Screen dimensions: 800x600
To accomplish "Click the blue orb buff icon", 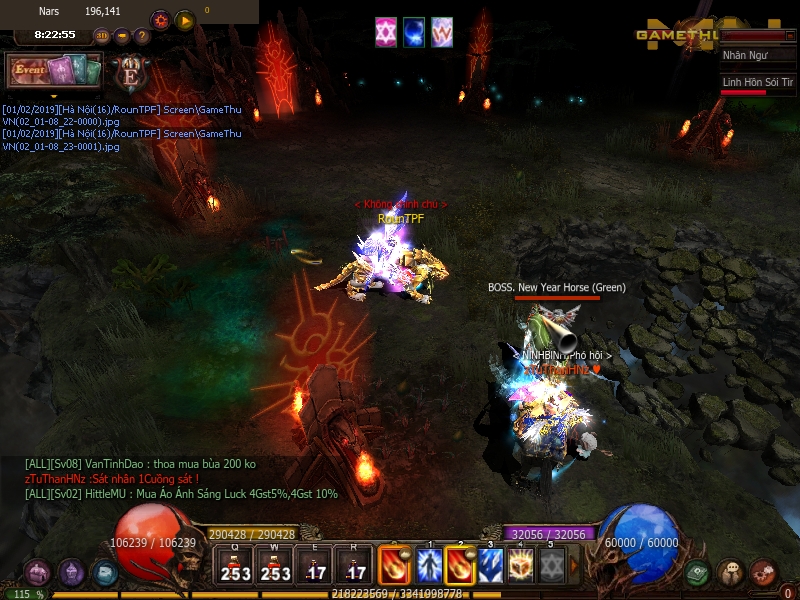I will coord(414,33).
